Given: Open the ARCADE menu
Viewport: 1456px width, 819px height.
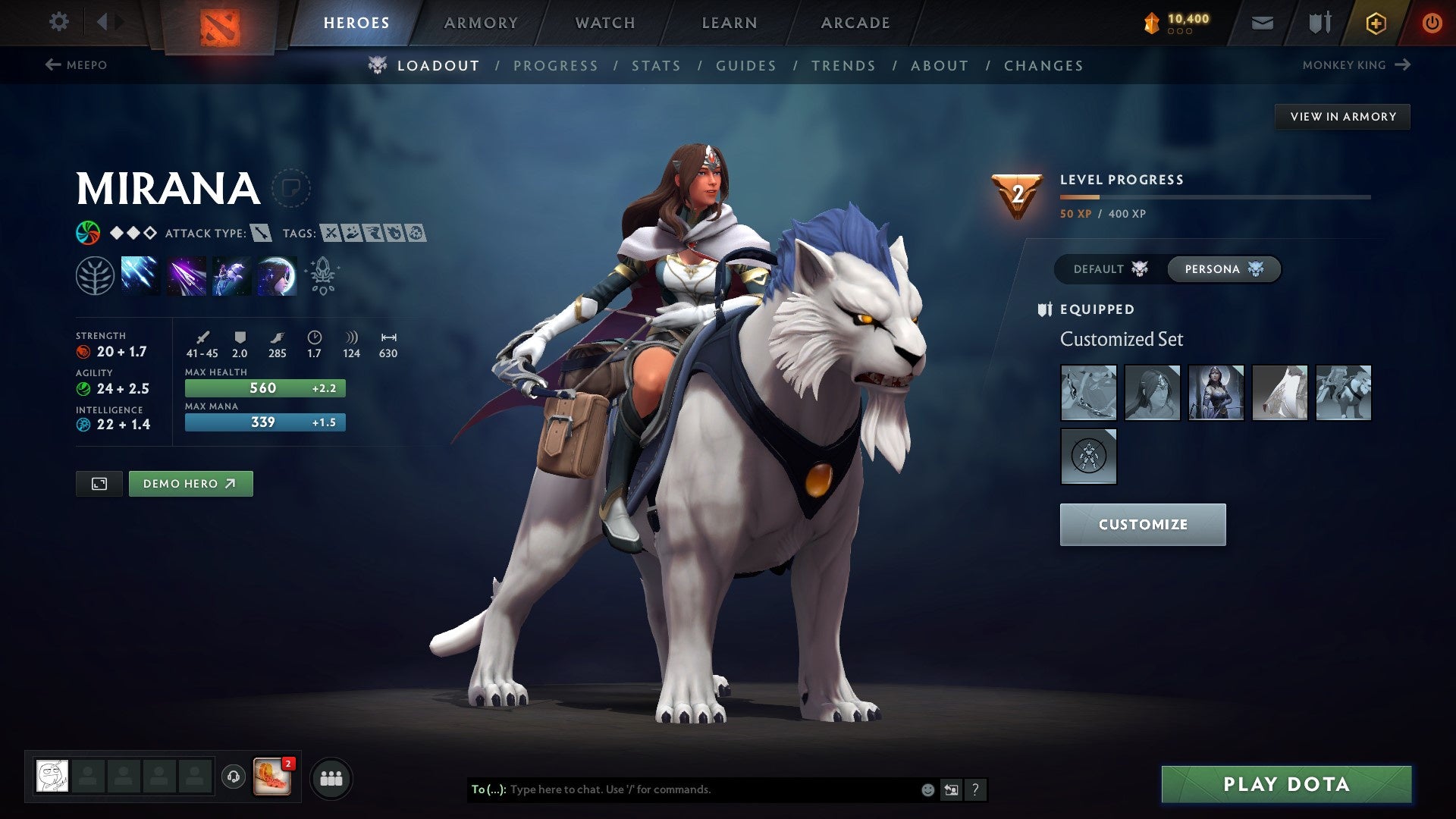Looking at the screenshot, I should point(855,23).
